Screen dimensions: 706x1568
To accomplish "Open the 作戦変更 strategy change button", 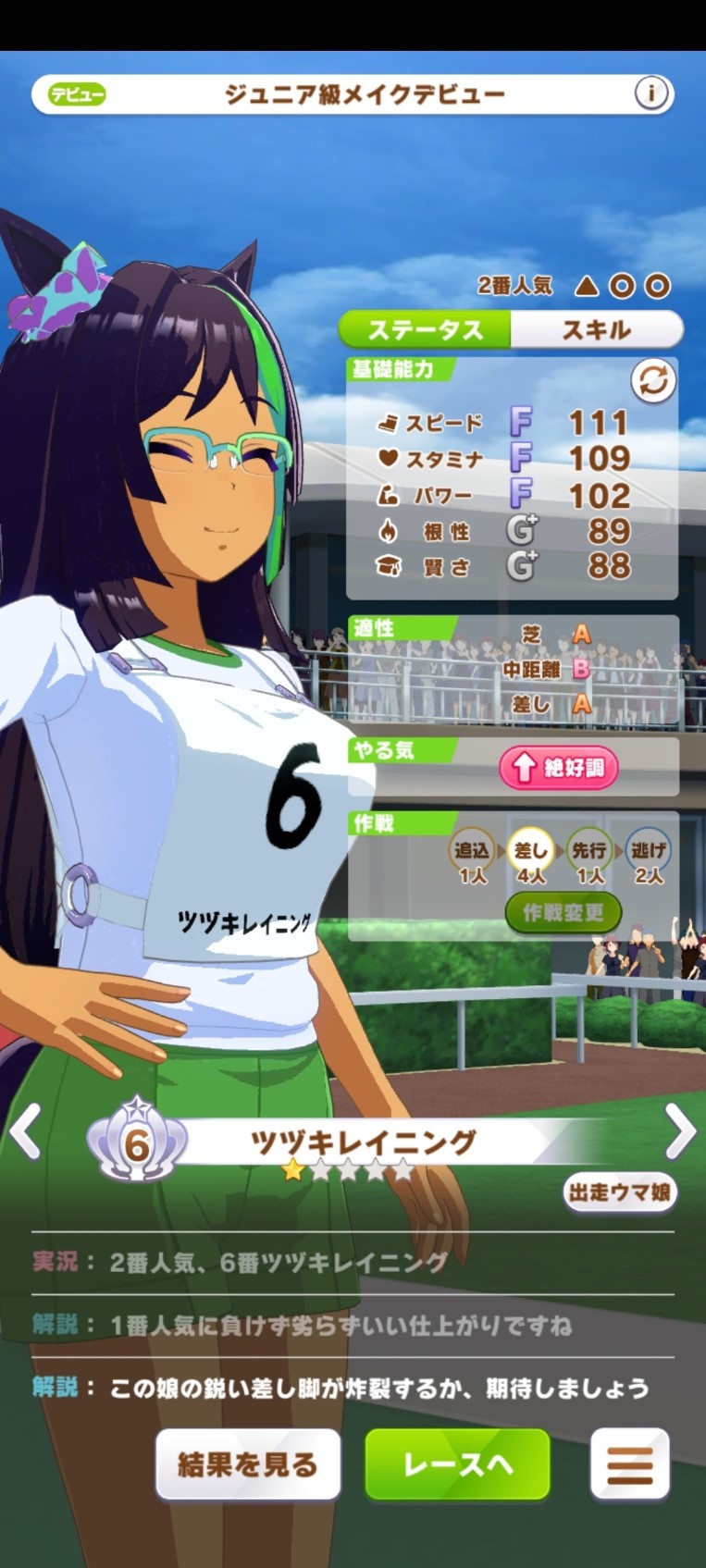I will point(563,913).
